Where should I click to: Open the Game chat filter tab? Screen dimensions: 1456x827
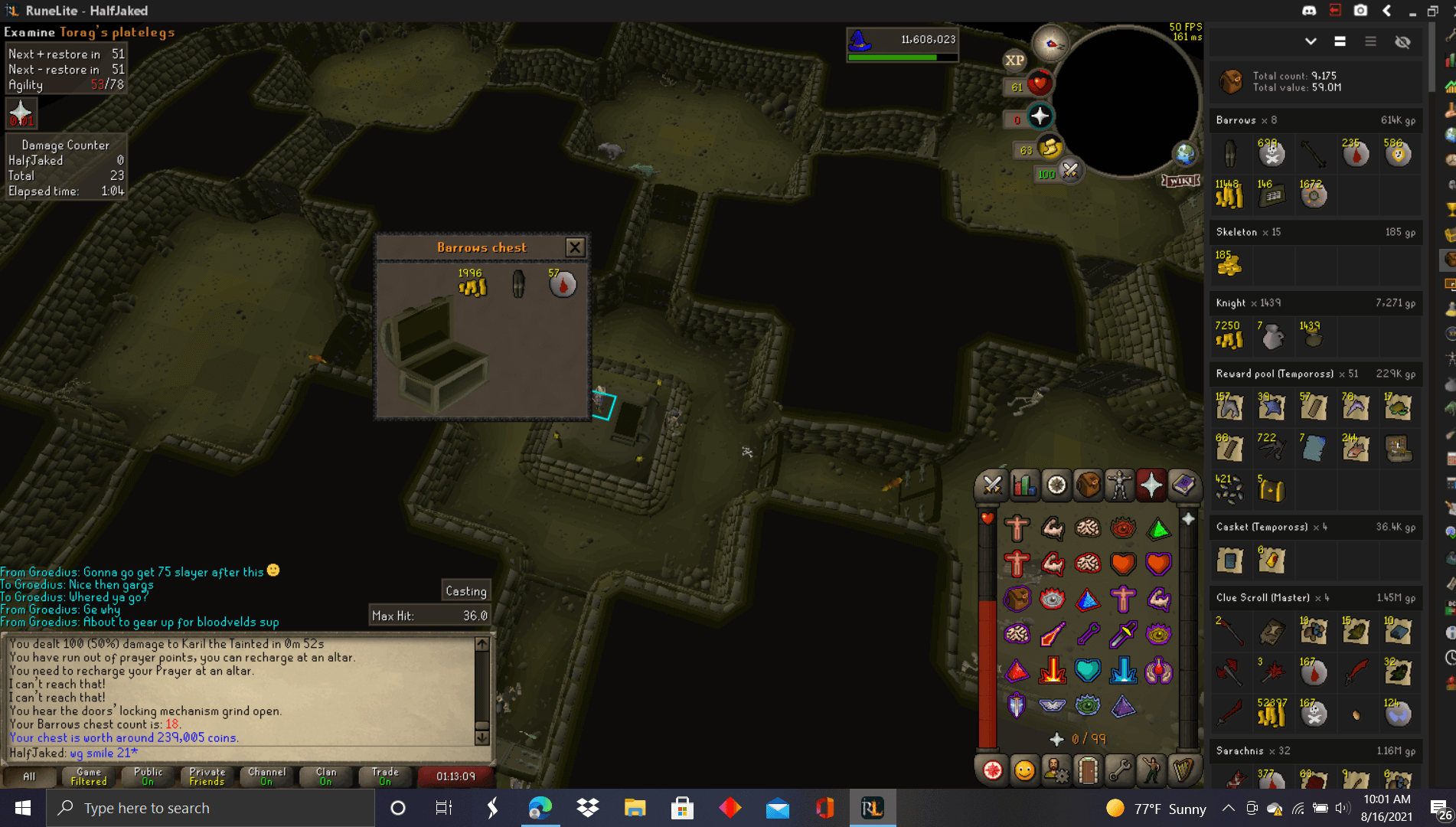[89, 776]
